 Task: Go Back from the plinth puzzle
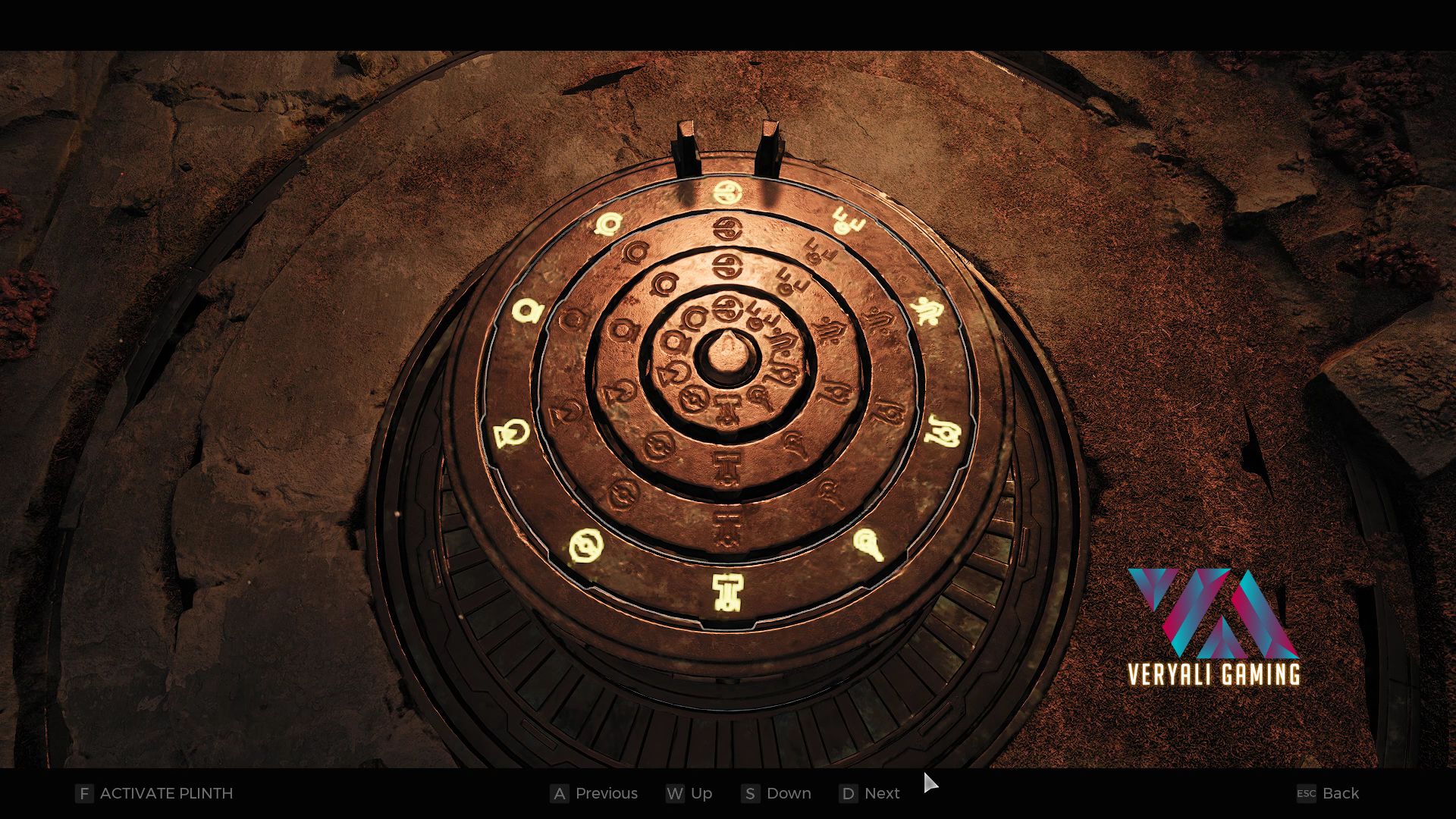[1328, 793]
